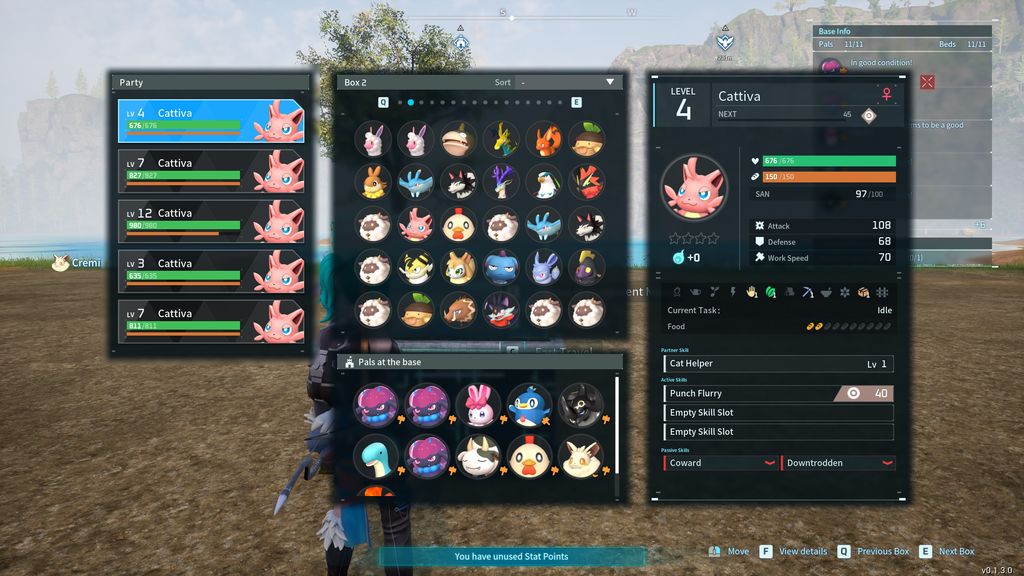The width and height of the screenshot is (1024, 576).
Task: Select the Coward passive skill
Action: [720, 463]
